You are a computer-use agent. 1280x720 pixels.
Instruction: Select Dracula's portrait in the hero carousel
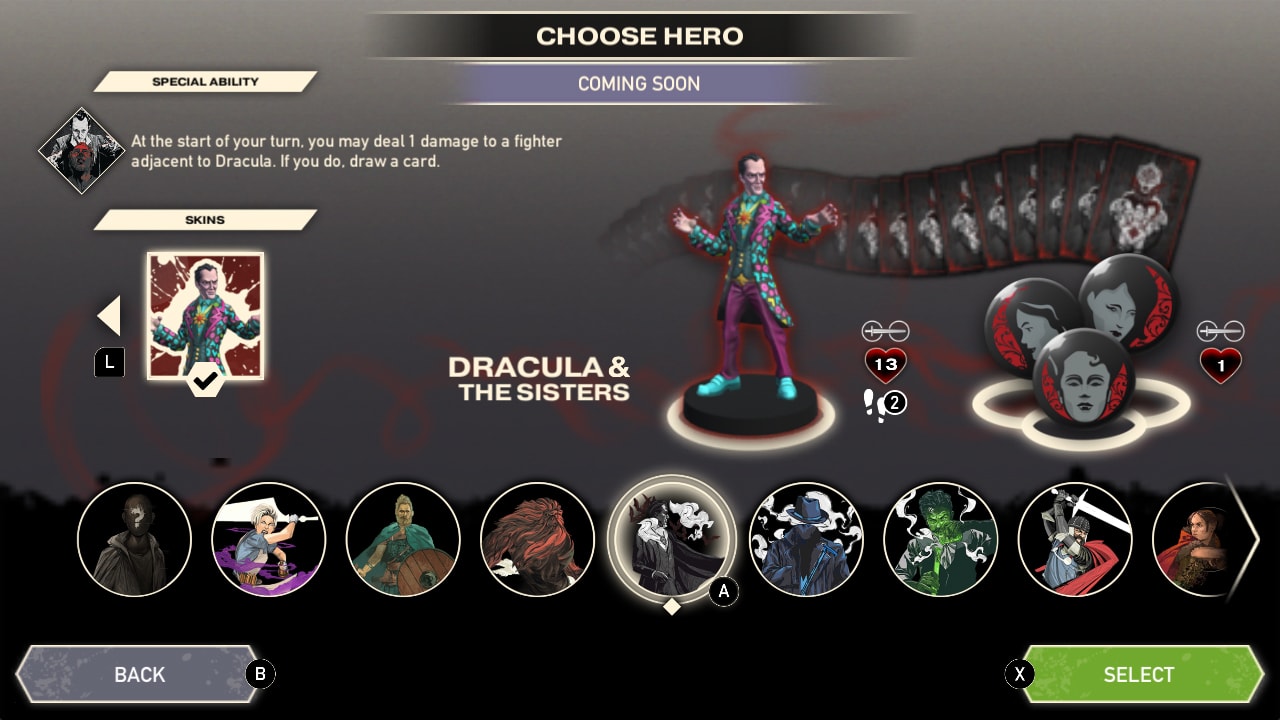(x=672, y=539)
